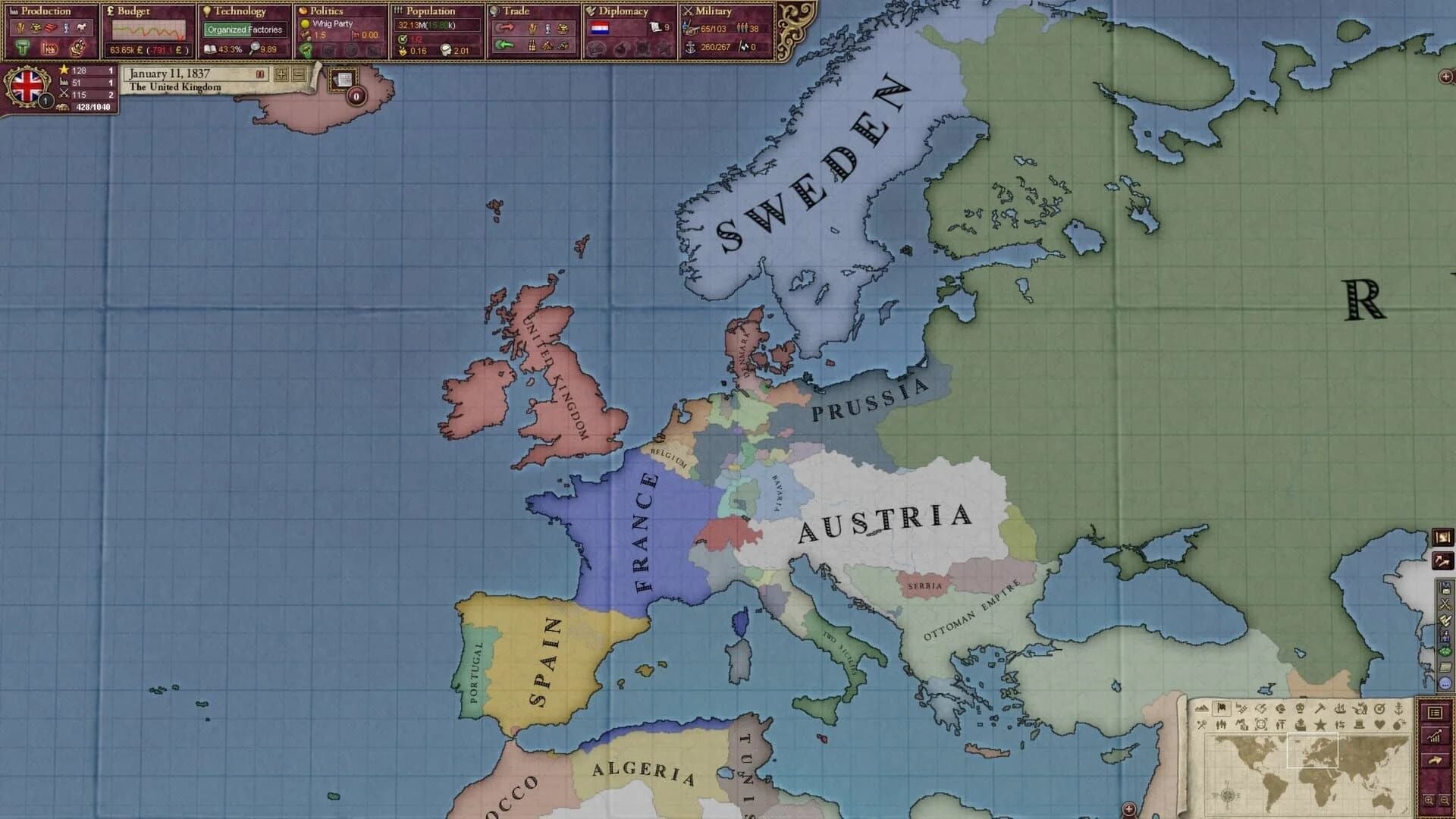Click the crossed swords icon on right sidebar
This screenshot has width=1456, height=819.
1445,603
